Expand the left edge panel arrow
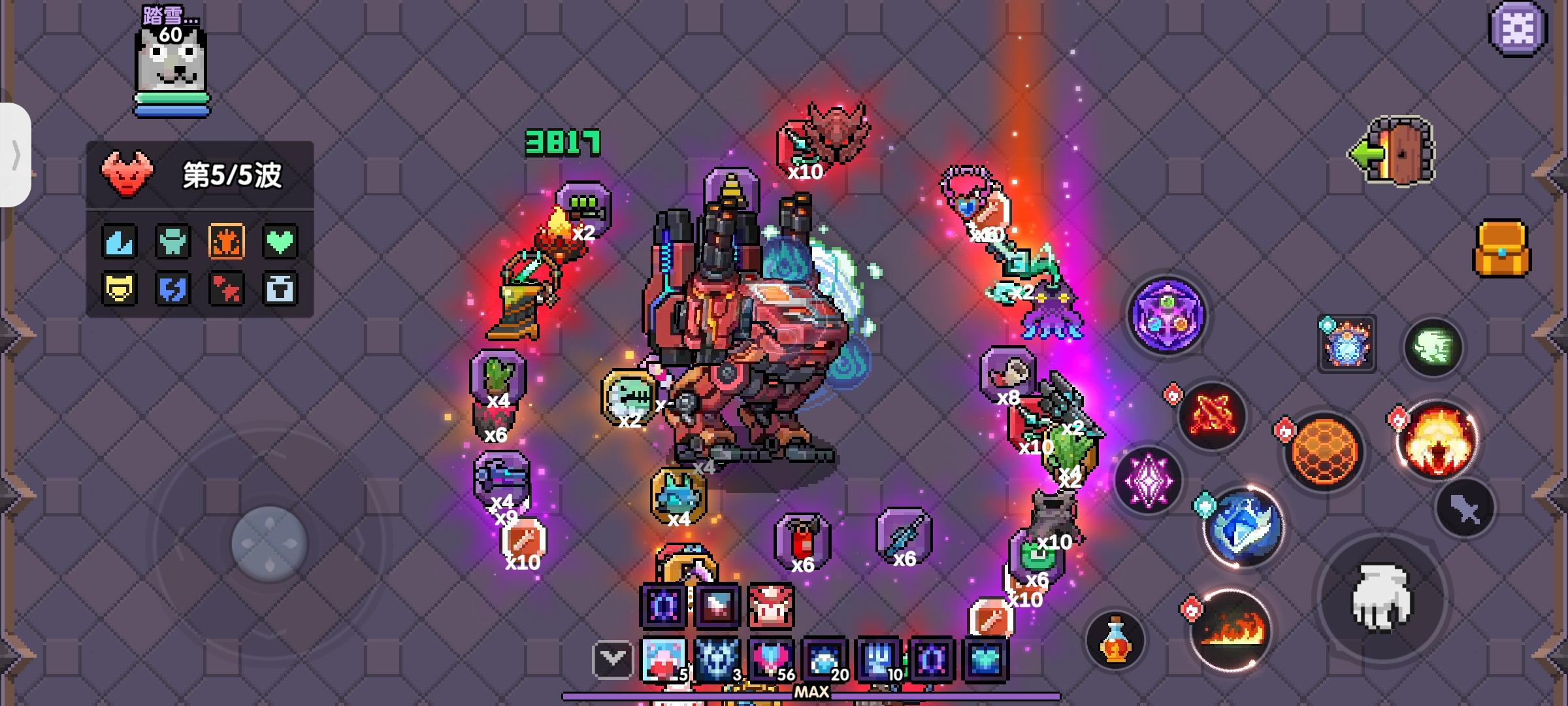Image resolution: width=1568 pixels, height=706 pixels. [16, 157]
